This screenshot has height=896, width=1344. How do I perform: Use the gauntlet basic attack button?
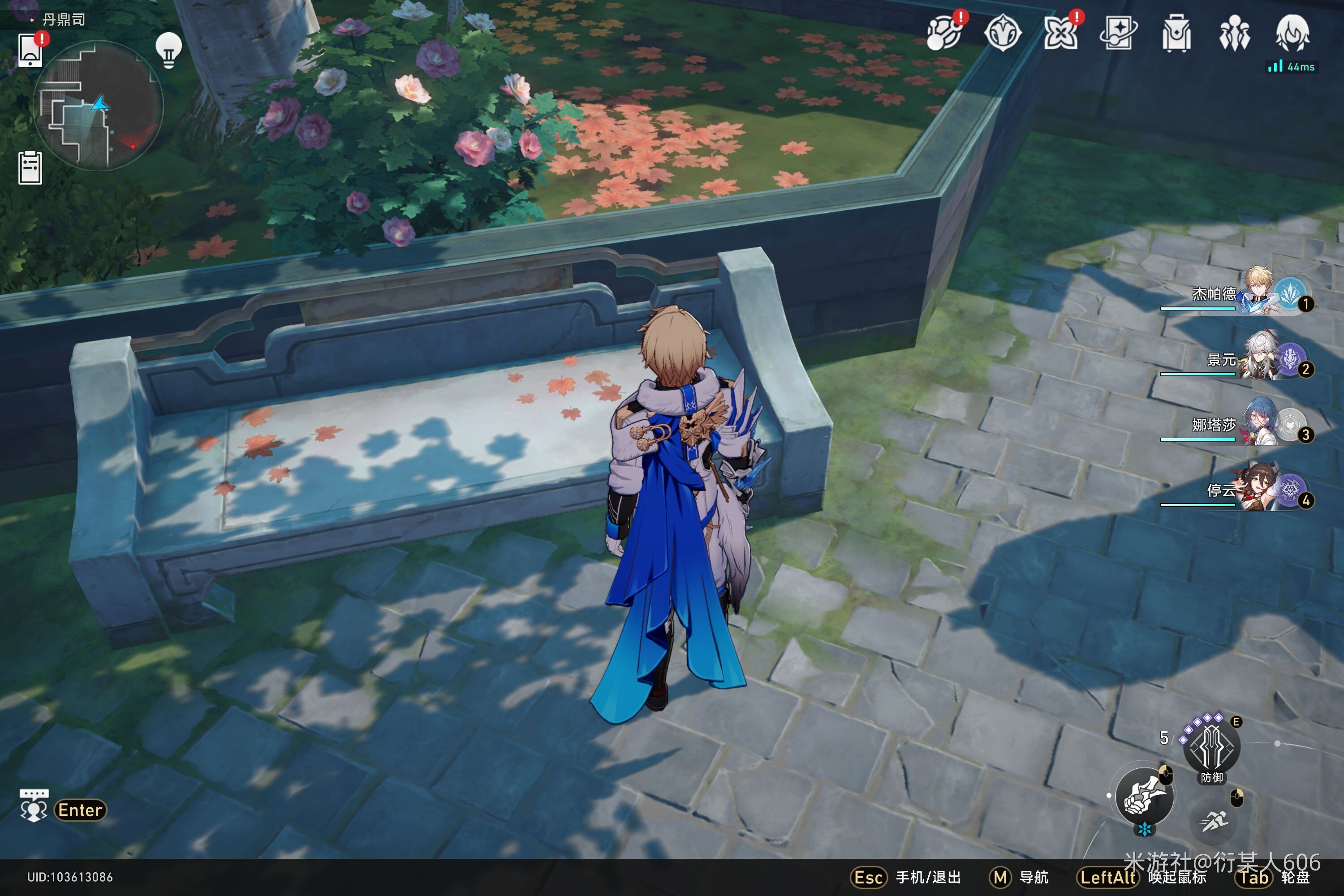(1145, 797)
